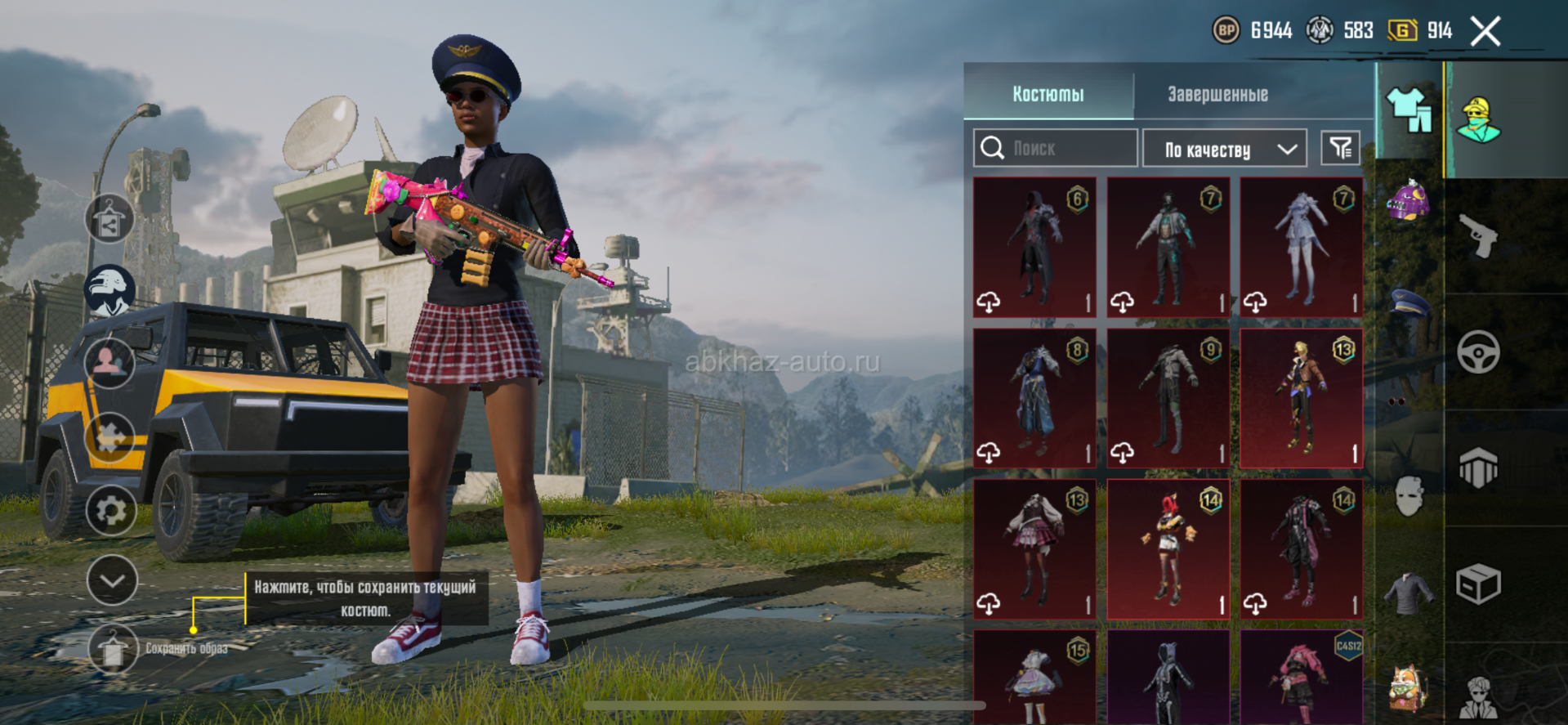
Task: Share the outfit with the hanger share icon
Action: pos(109,219)
